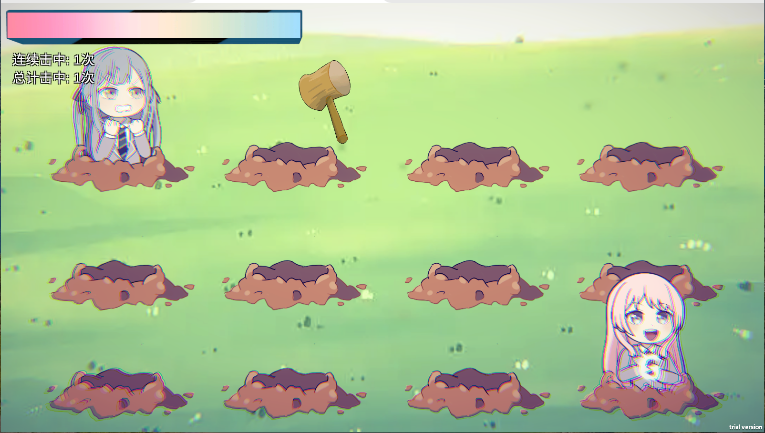765x433 pixels.
Task: Whack the gray-haired girl popping from hole
Action: [x=117, y=116]
